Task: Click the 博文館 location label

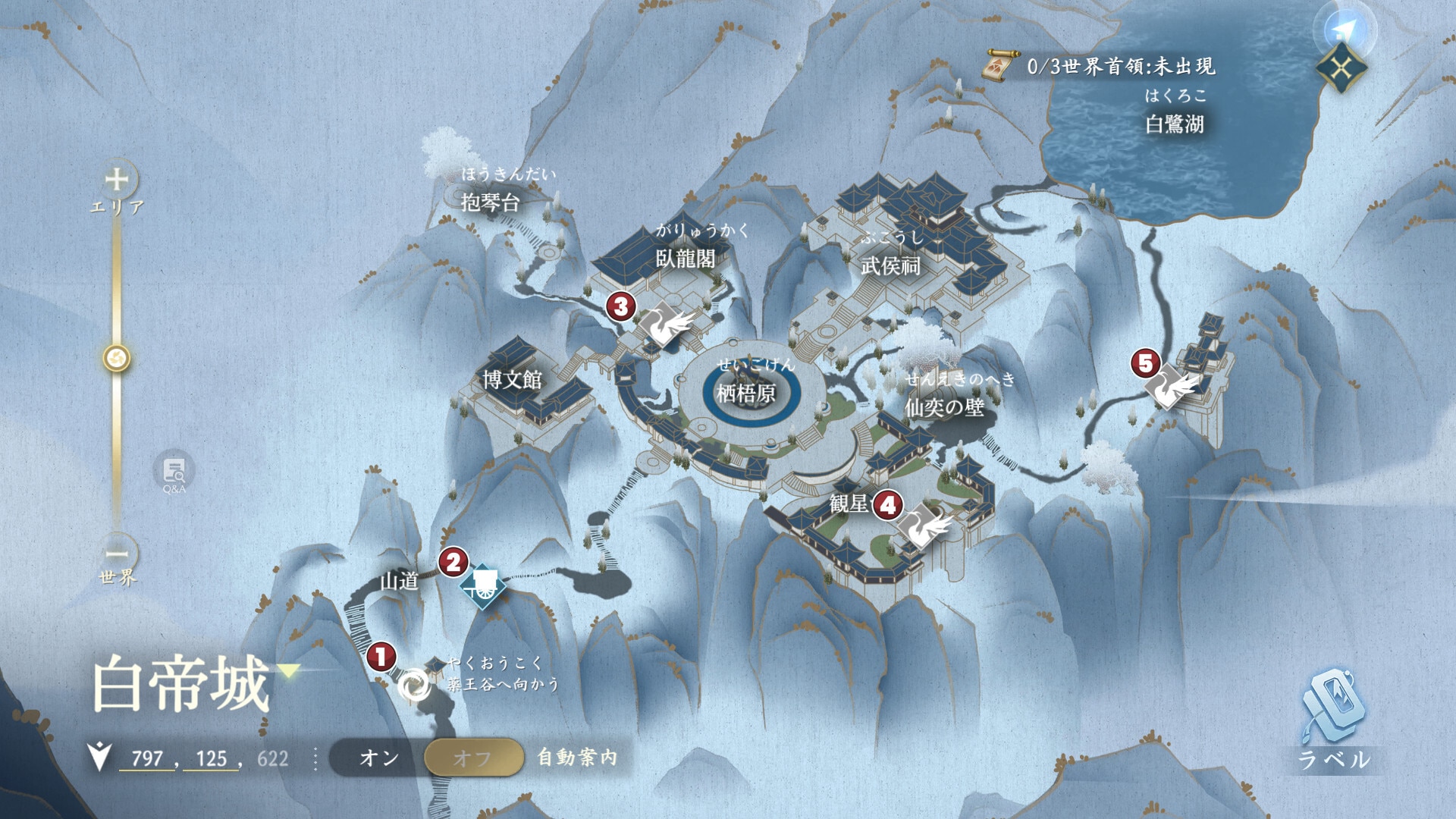Action: click(513, 379)
